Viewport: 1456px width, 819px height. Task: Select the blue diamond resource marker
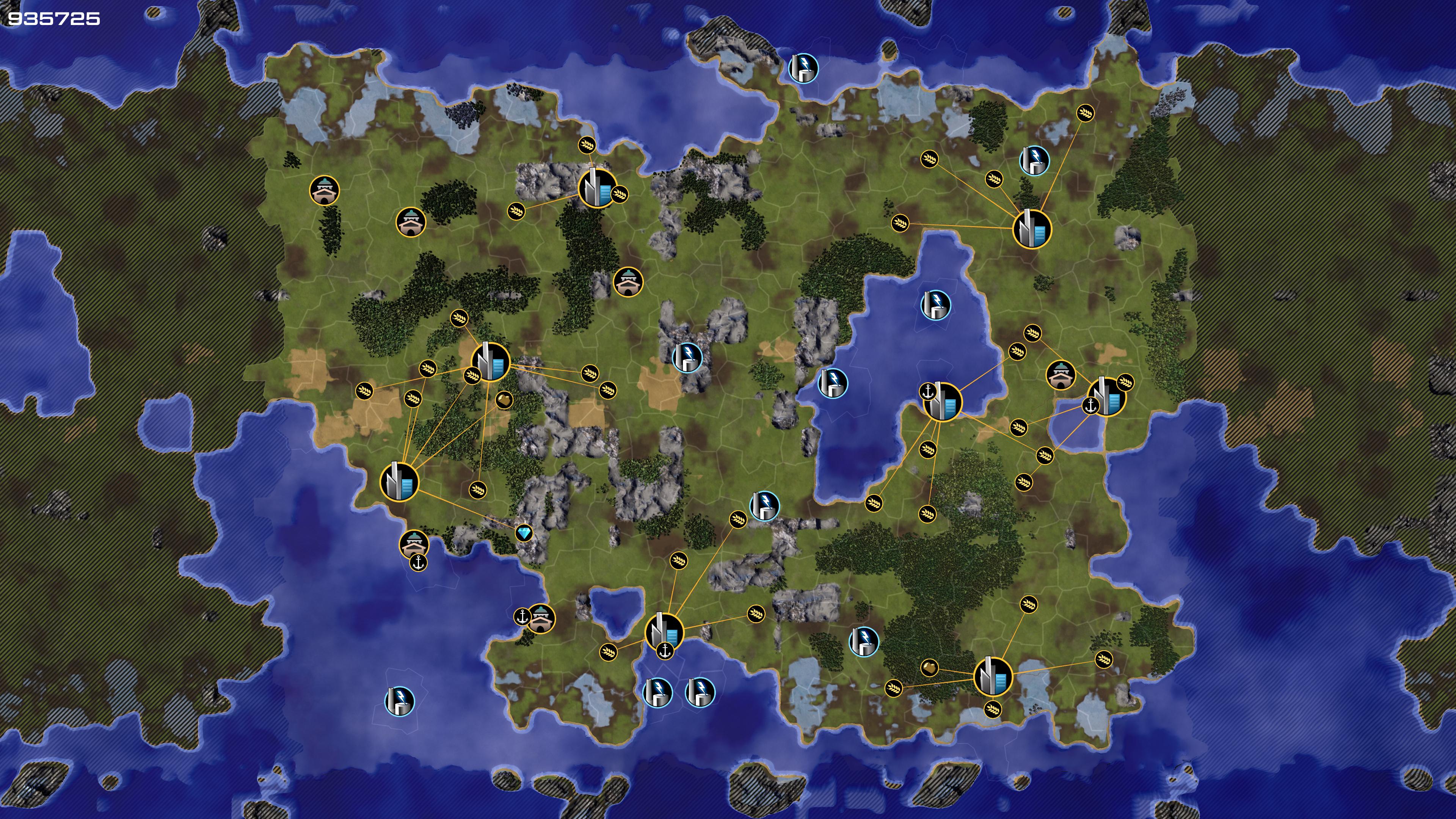(x=524, y=533)
